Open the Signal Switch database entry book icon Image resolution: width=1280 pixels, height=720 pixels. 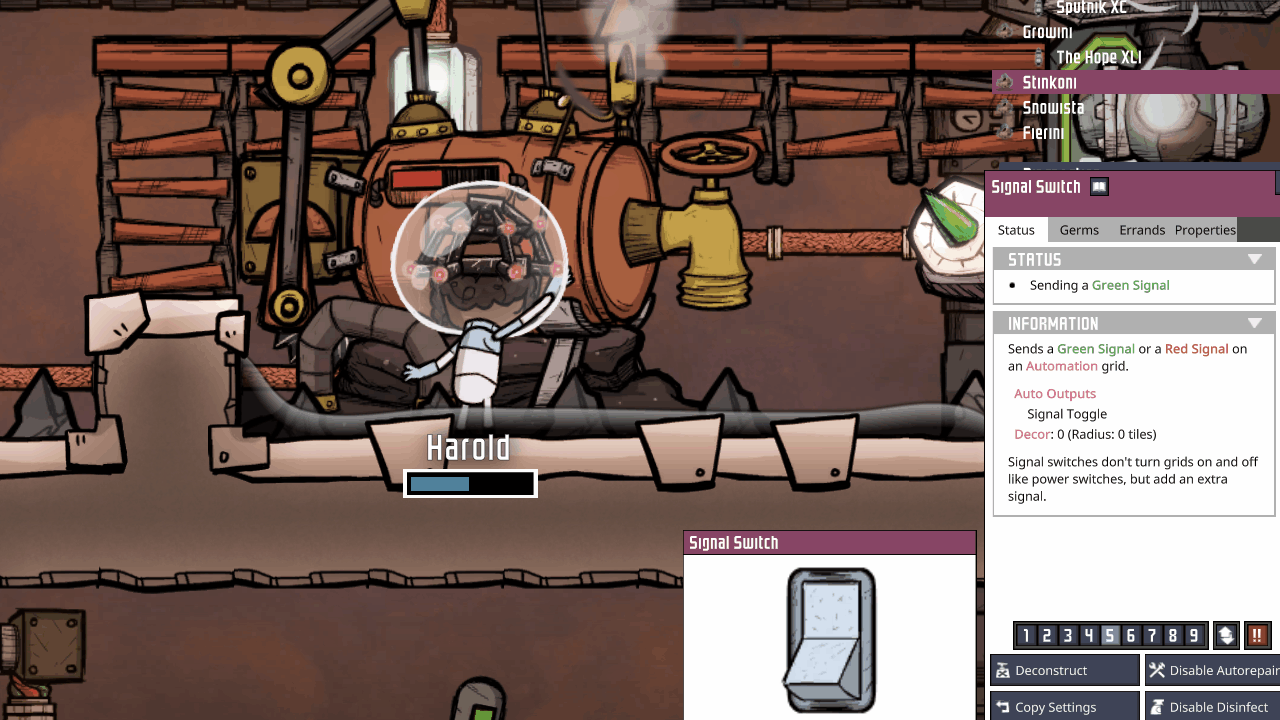(x=1098, y=186)
